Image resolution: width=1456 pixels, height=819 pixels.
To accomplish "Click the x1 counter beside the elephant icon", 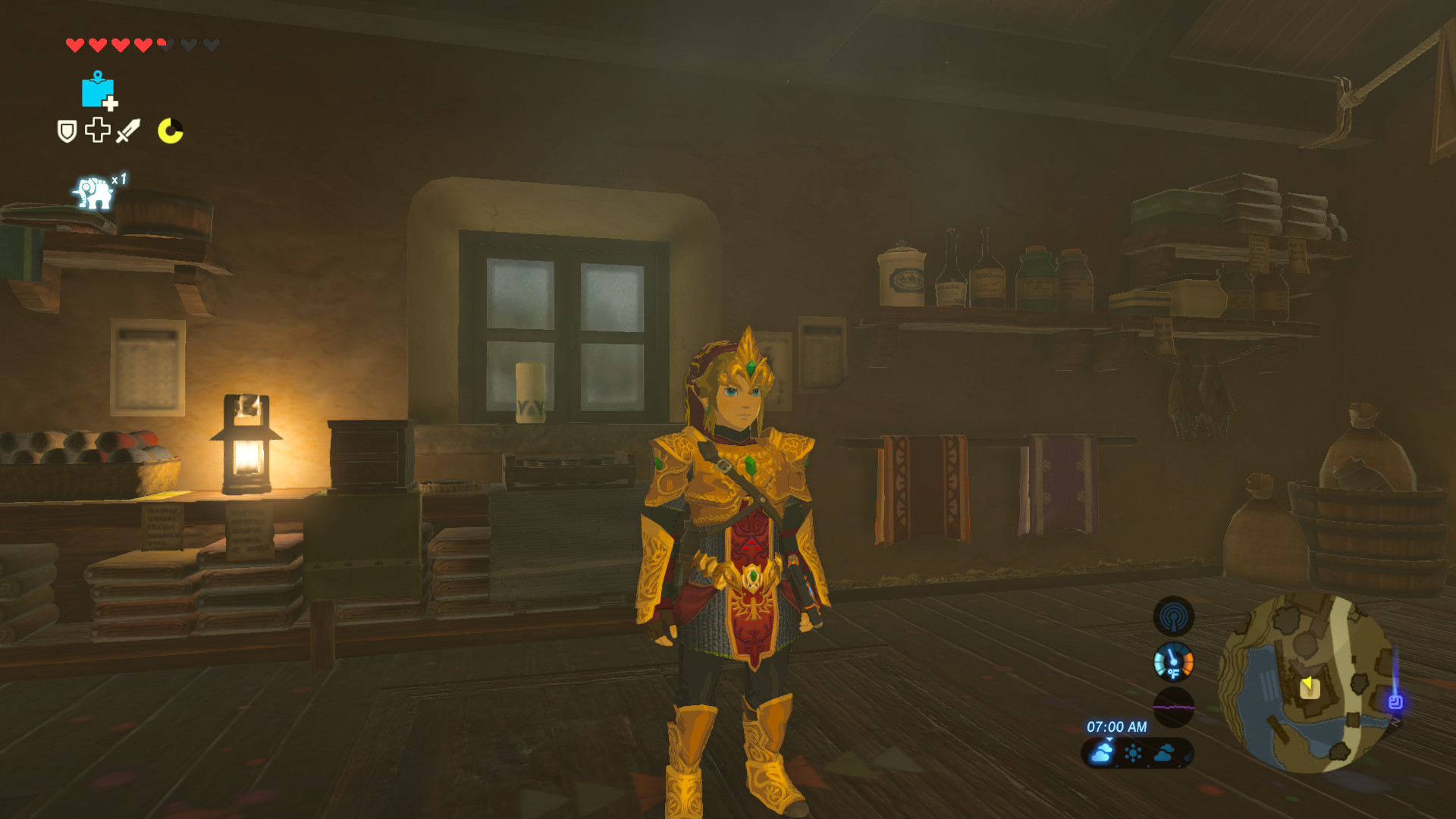I will 118,178.
